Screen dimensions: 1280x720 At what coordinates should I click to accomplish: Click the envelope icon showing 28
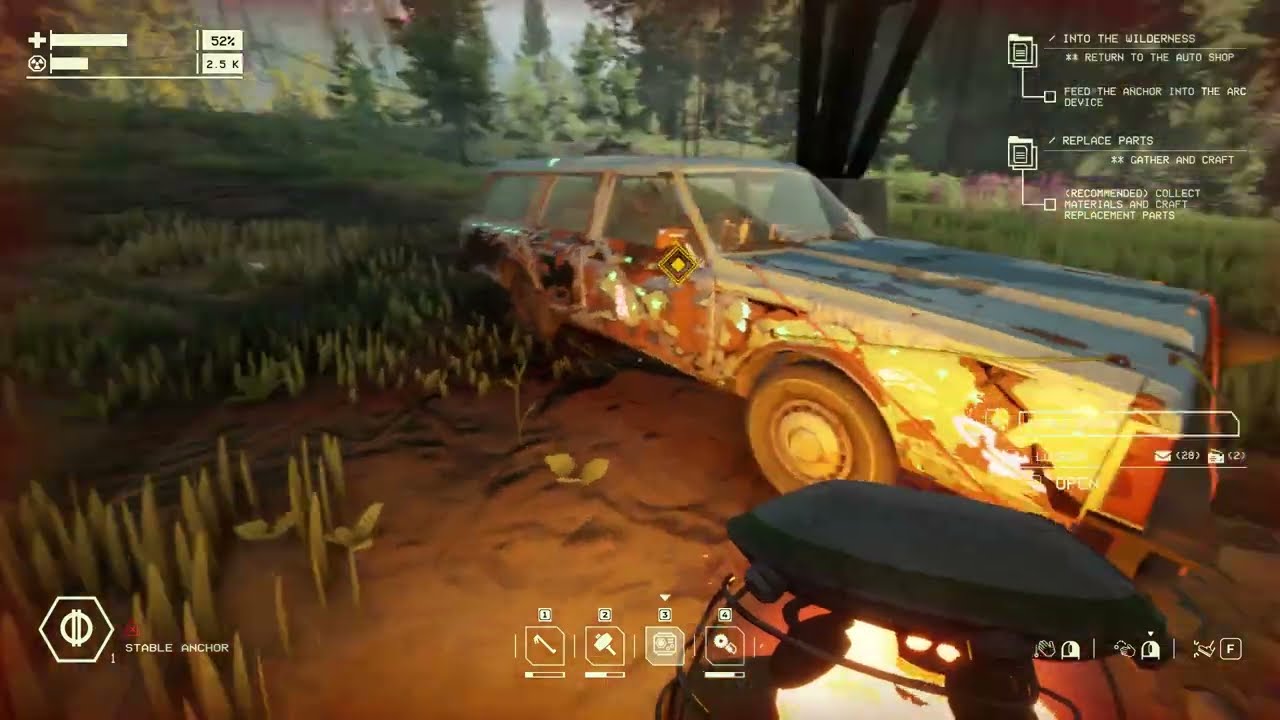click(x=1162, y=456)
